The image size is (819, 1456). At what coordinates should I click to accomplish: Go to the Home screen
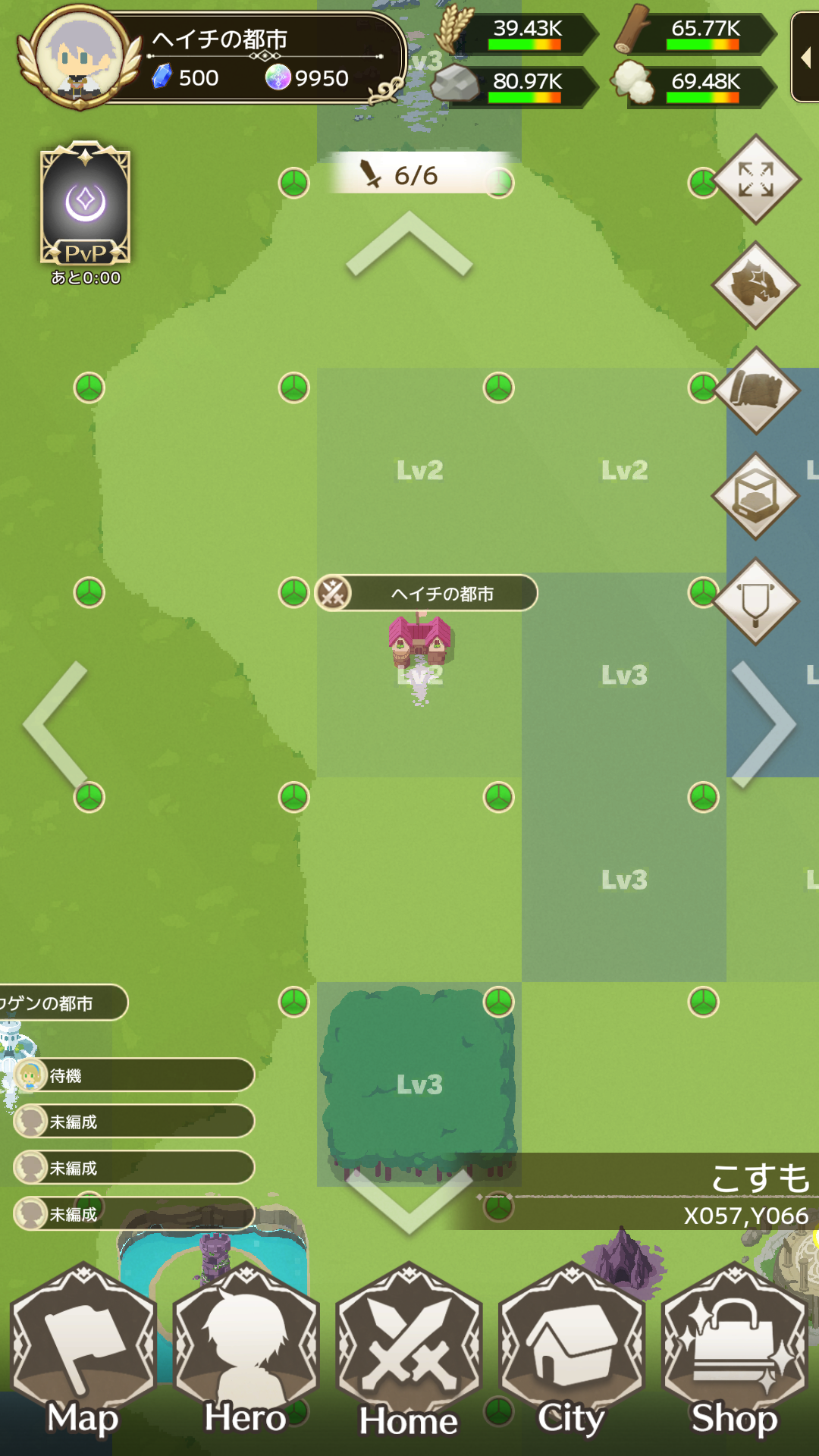pyautogui.click(x=409, y=1357)
